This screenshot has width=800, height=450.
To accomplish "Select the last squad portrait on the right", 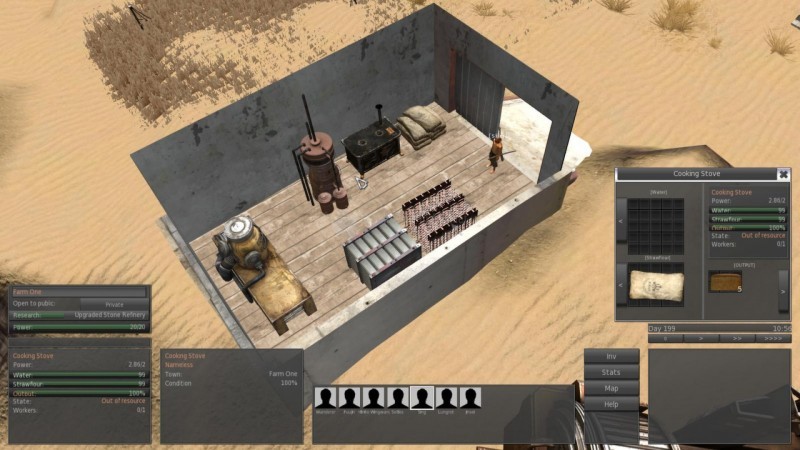I will tap(470, 398).
